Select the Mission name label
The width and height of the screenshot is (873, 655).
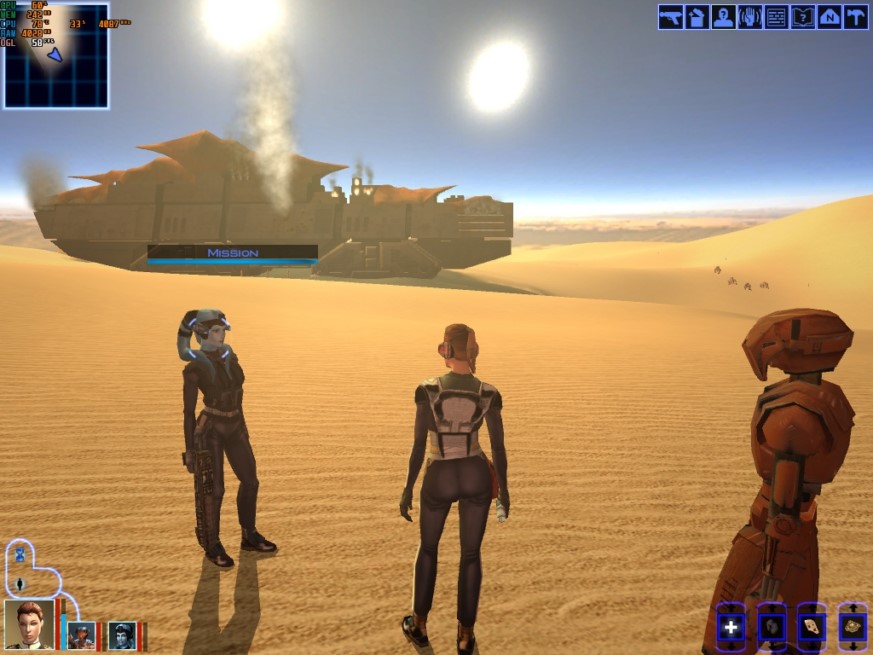pyautogui.click(x=233, y=253)
